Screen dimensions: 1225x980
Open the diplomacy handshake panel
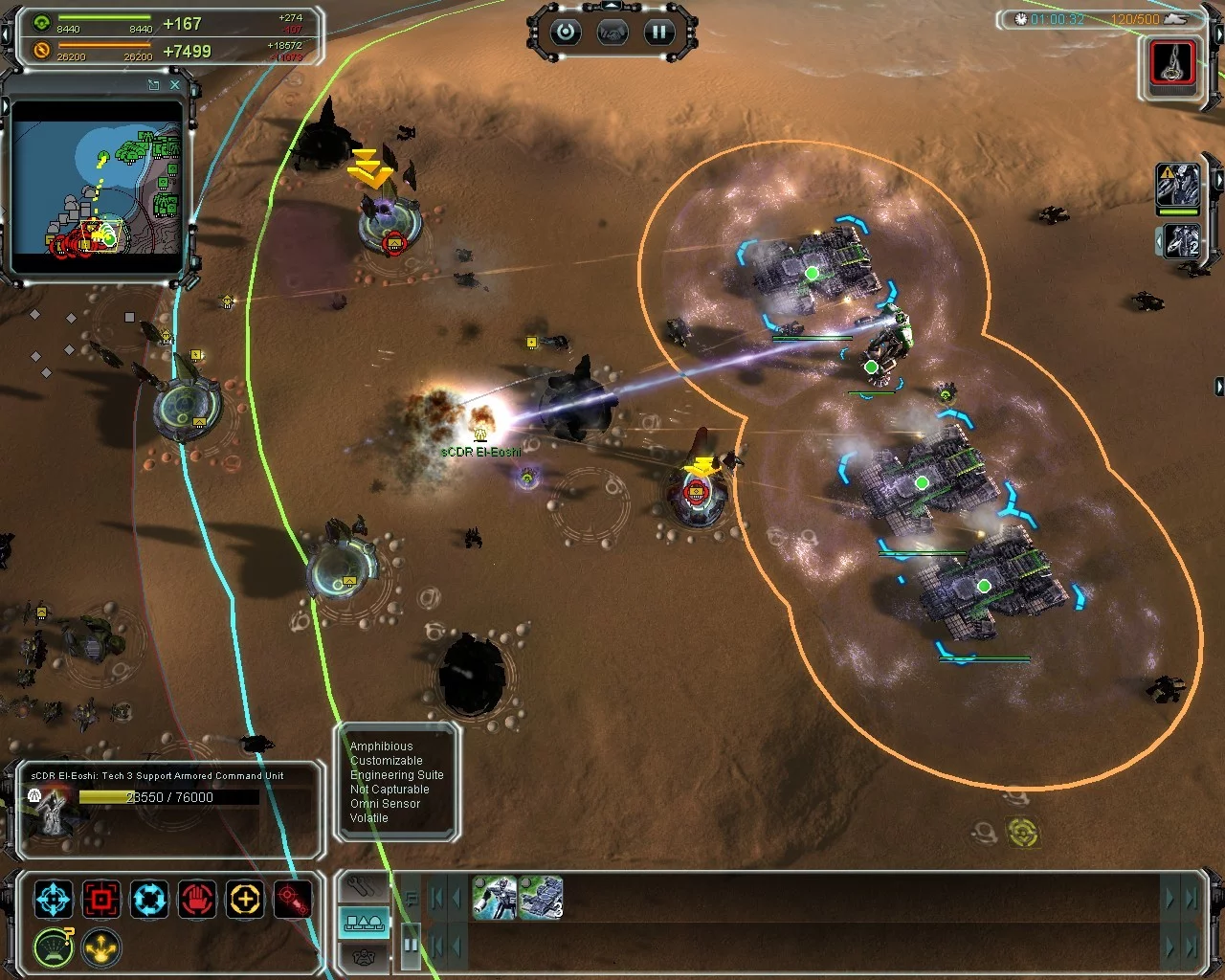point(612,33)
